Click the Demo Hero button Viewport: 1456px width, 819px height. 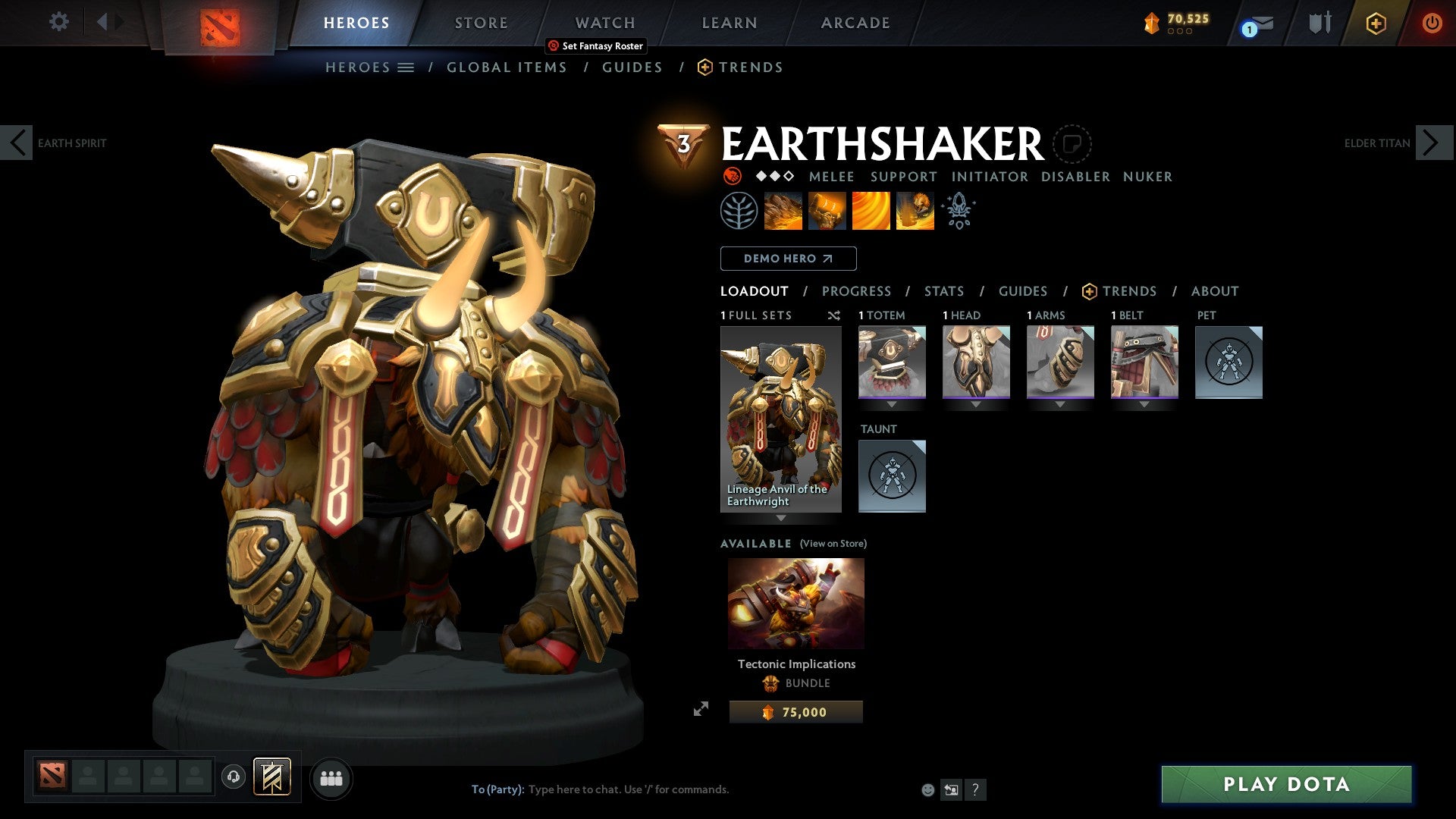[788, 258]
